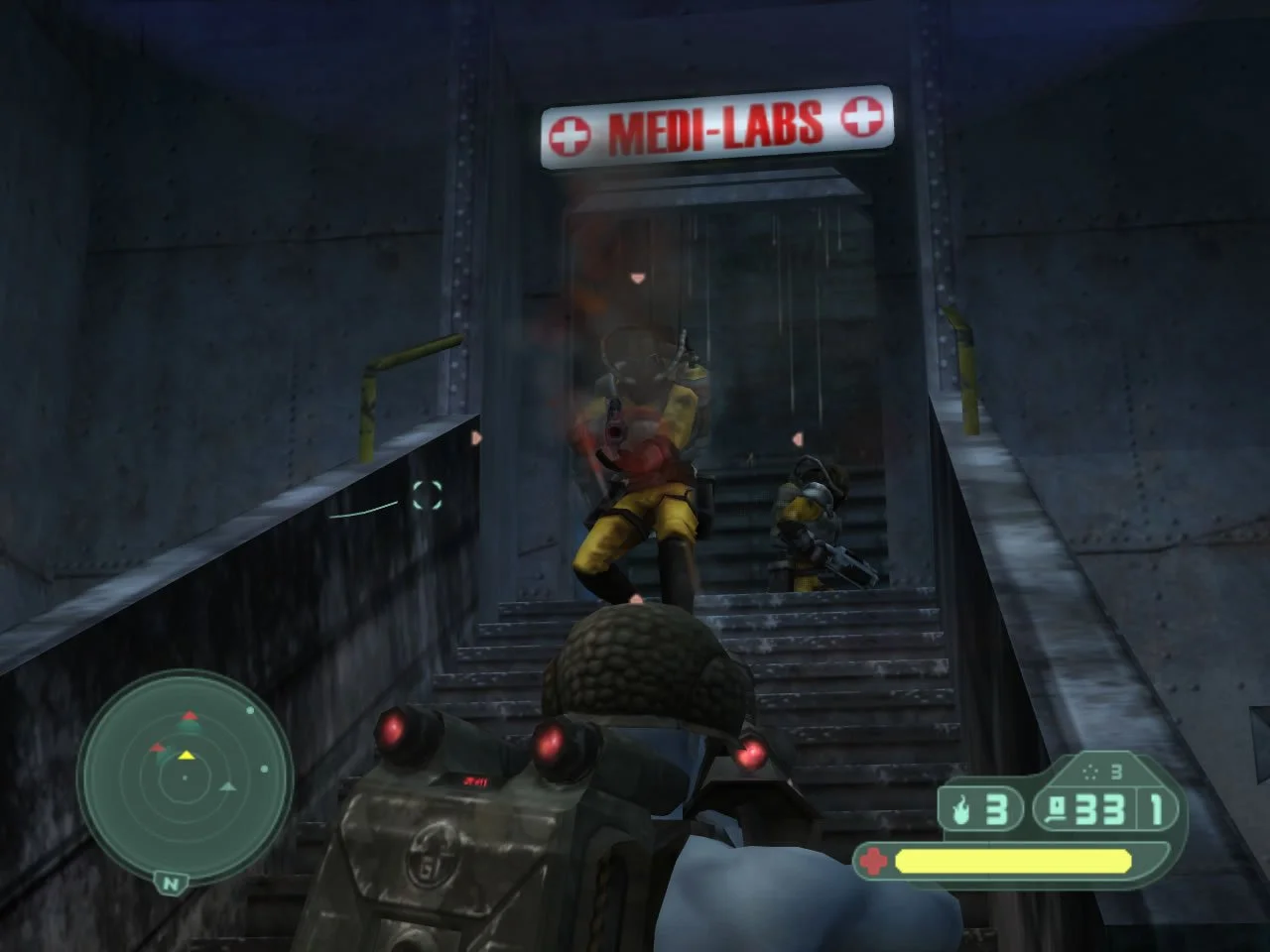
Task: Select the yellow player arrow on the radar
Action: tap(187, 756)
